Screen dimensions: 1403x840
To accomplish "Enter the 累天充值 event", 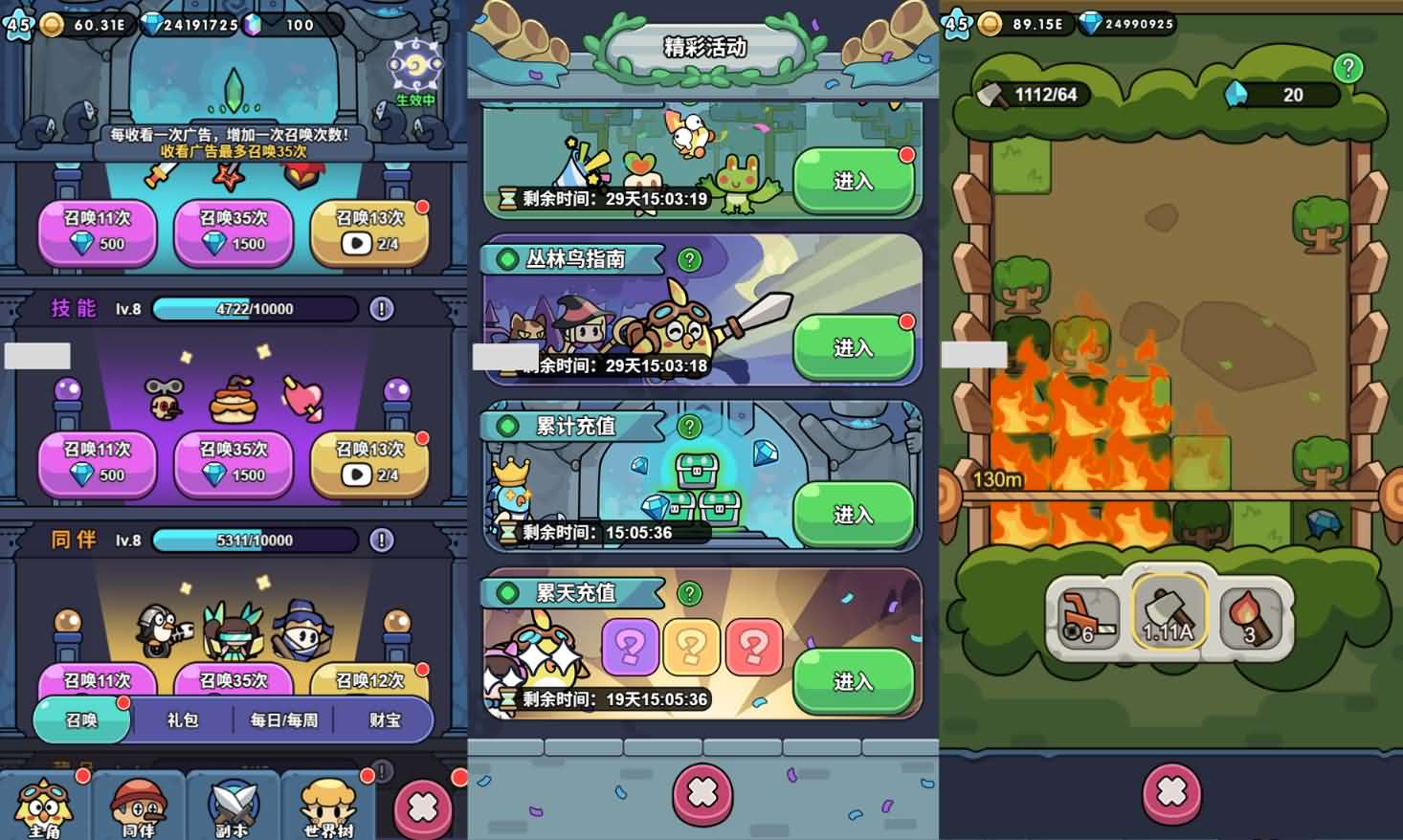I will [x=854, y=681].
